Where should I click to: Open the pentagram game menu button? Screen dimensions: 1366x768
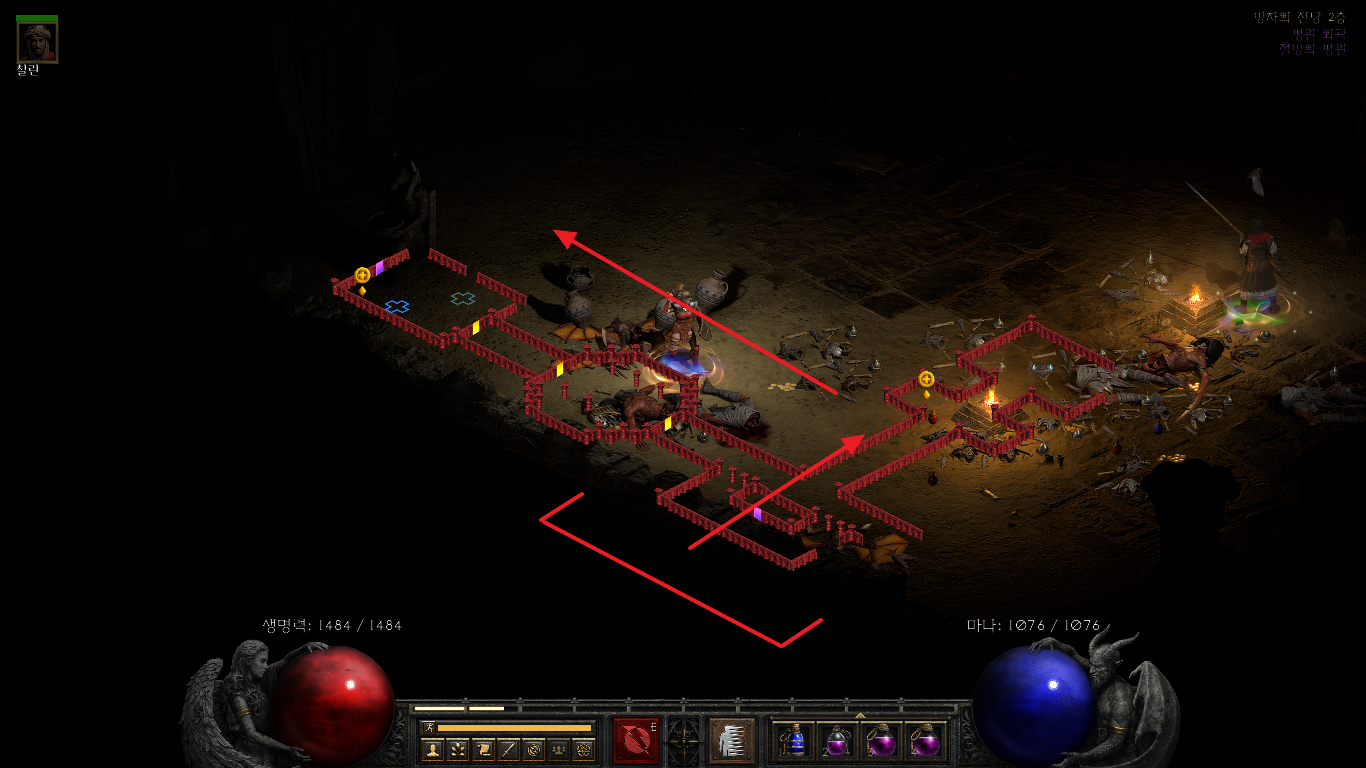pos(583,749)
